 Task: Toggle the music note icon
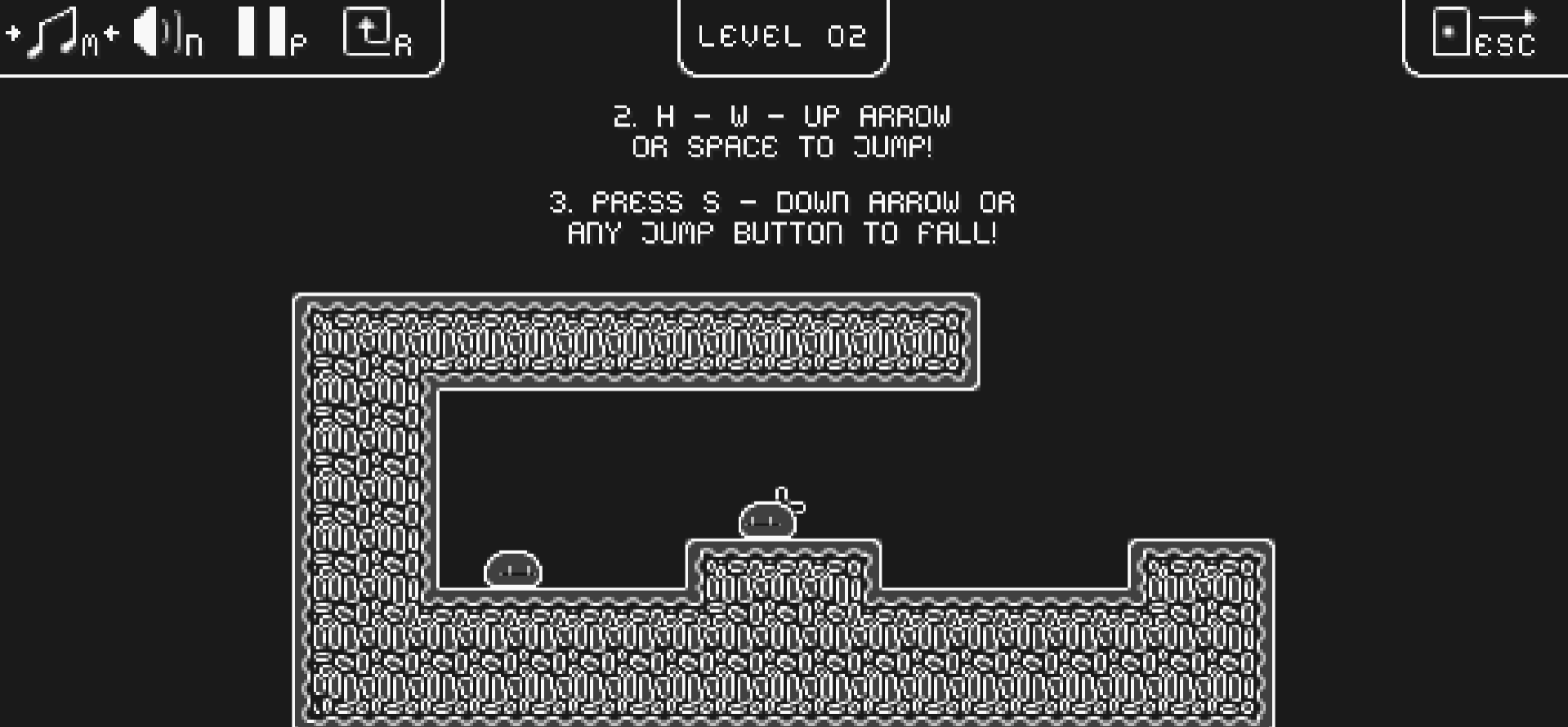point(52,33)
